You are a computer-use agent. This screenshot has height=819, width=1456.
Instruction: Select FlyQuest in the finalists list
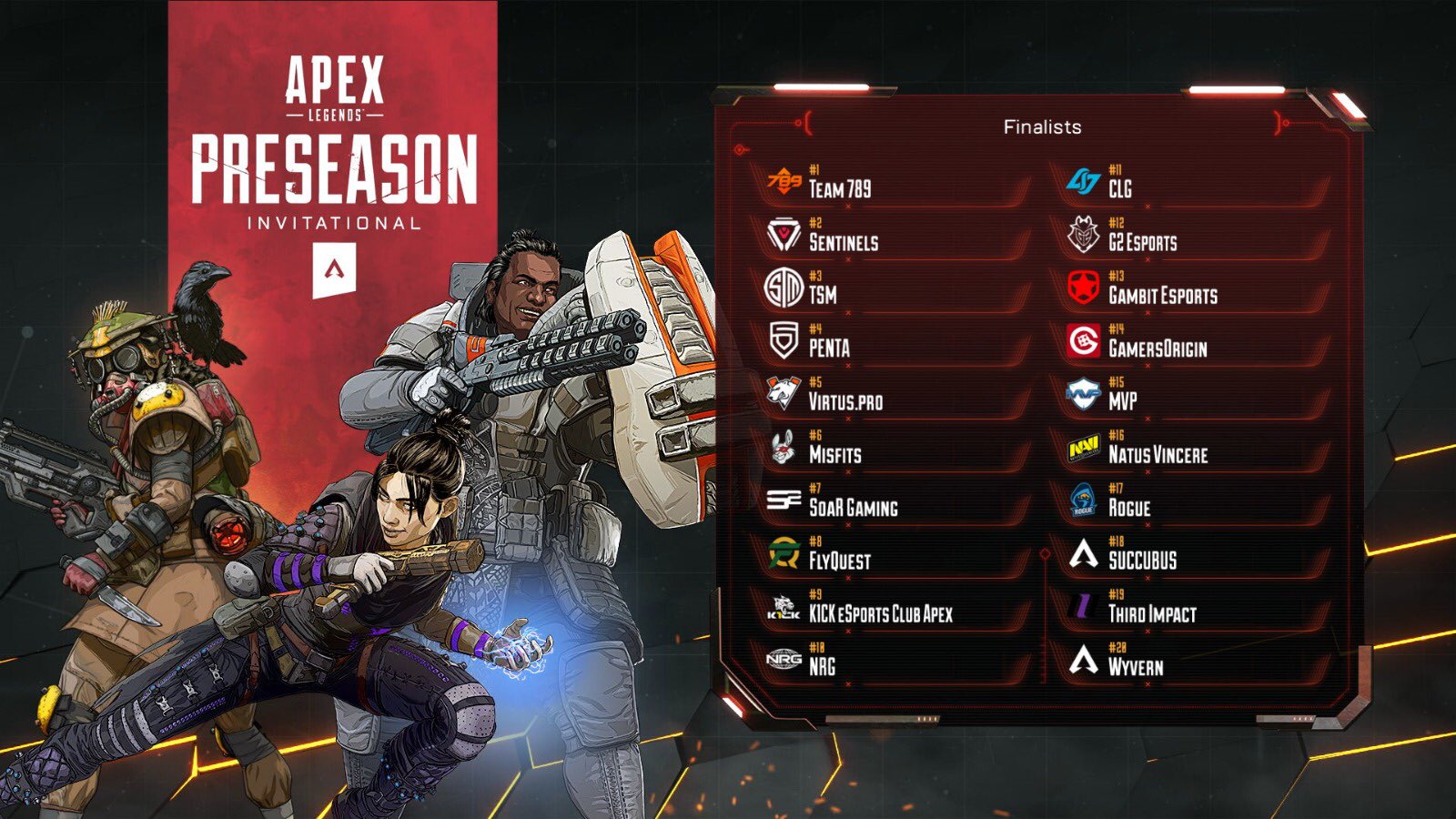pyautogui.click(x=839, y=561)
